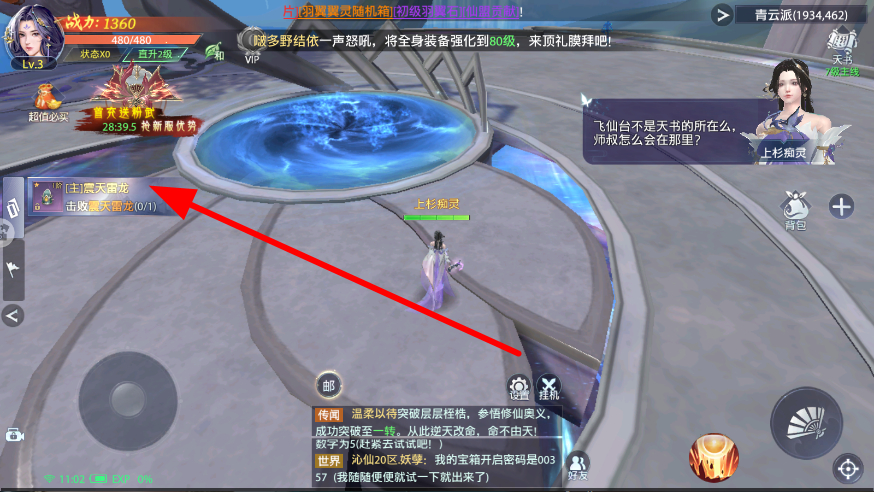
Task: Collapse the side panel with left arrow
Action: [x=13, y=316]
